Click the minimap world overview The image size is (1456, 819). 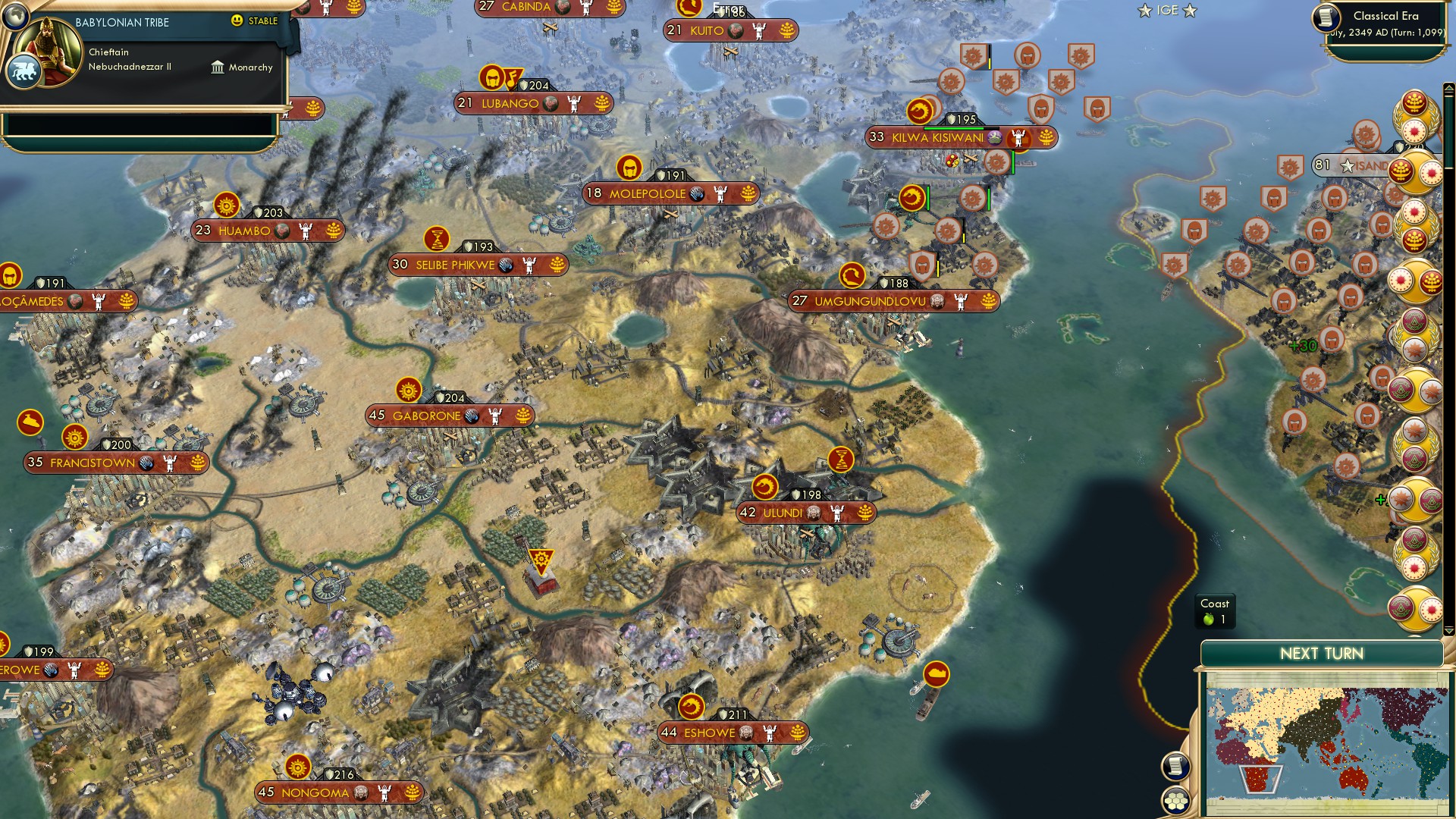coord(1335,739)
